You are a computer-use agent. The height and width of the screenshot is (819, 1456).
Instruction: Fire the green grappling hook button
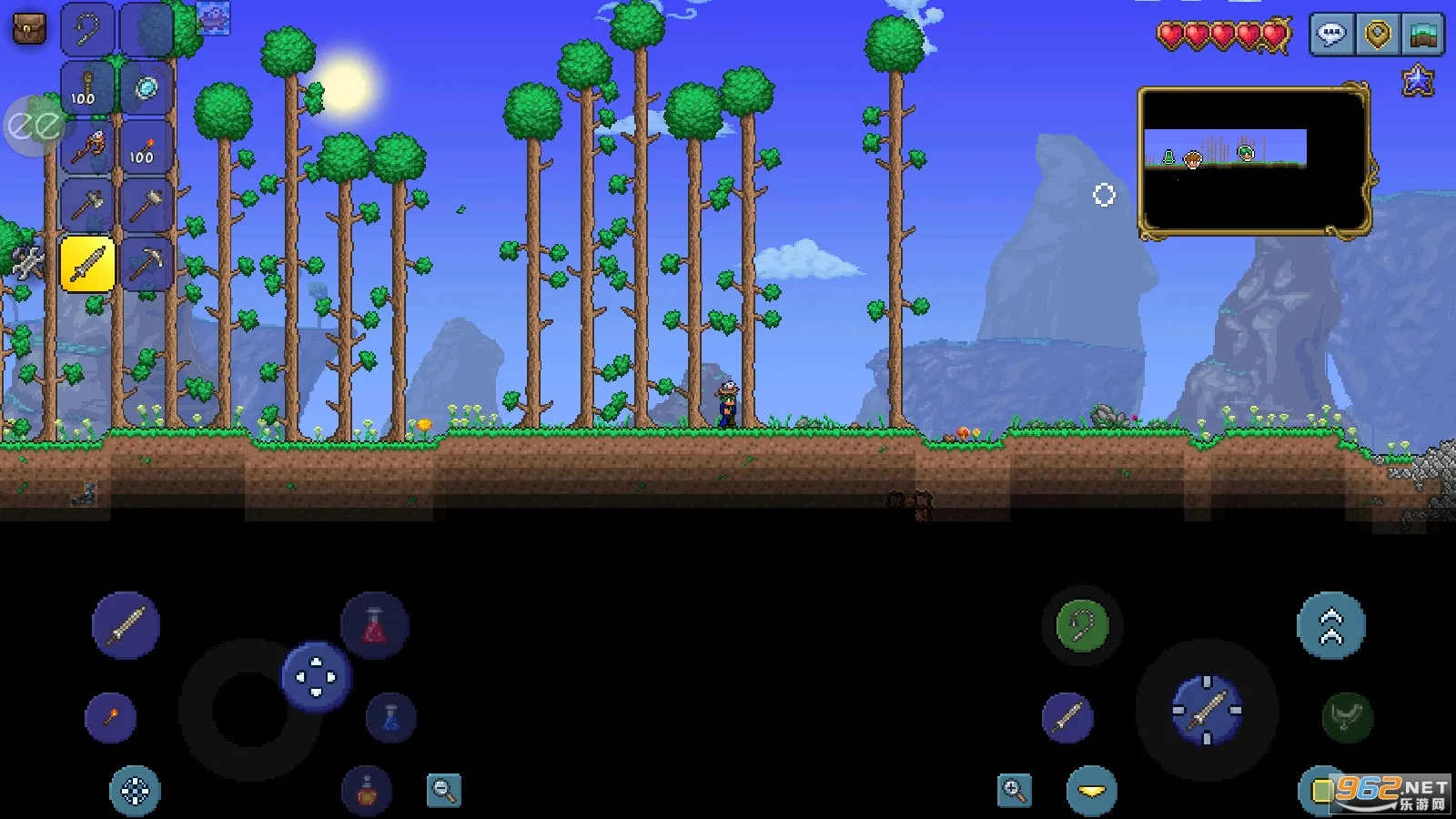pyautogui.click(x=1082, y=626)
